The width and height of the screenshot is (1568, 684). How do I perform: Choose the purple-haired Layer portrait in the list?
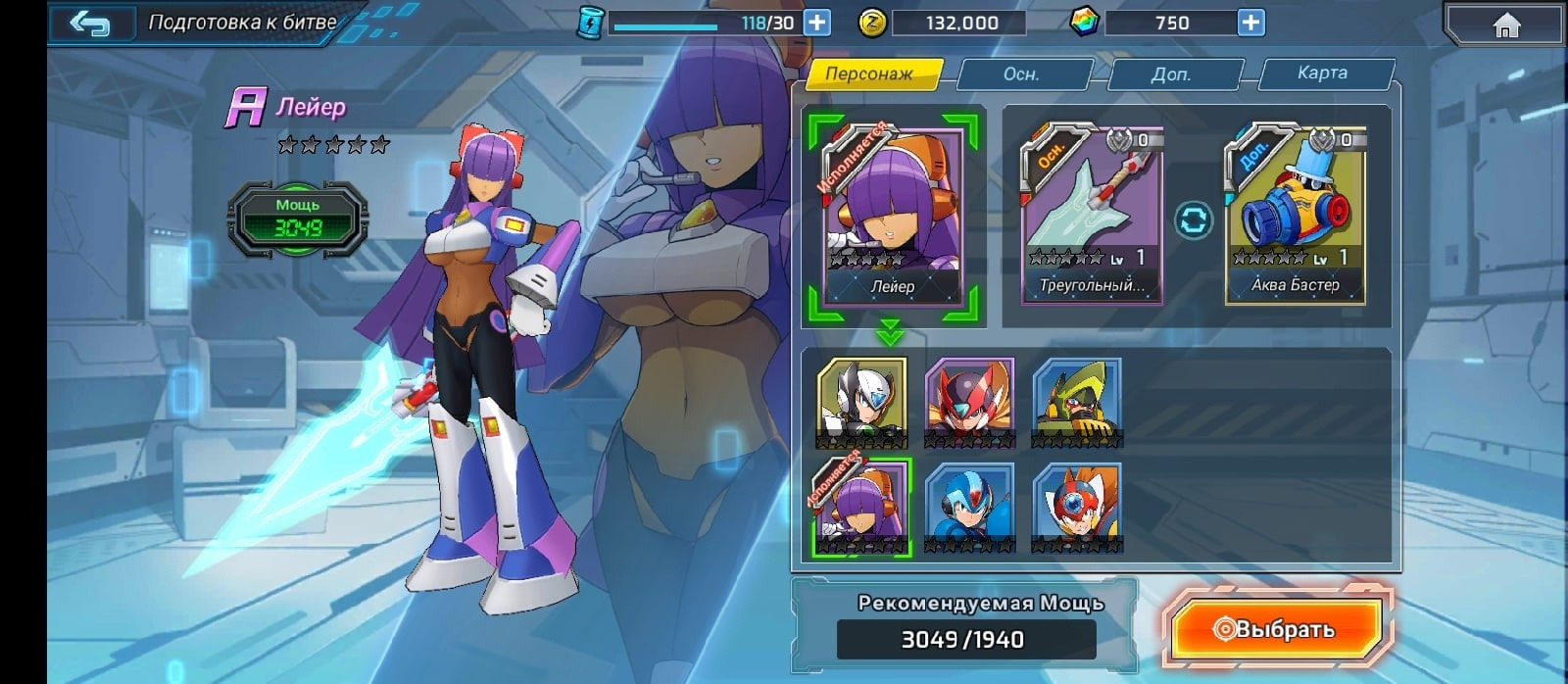(x=862, y=508)
